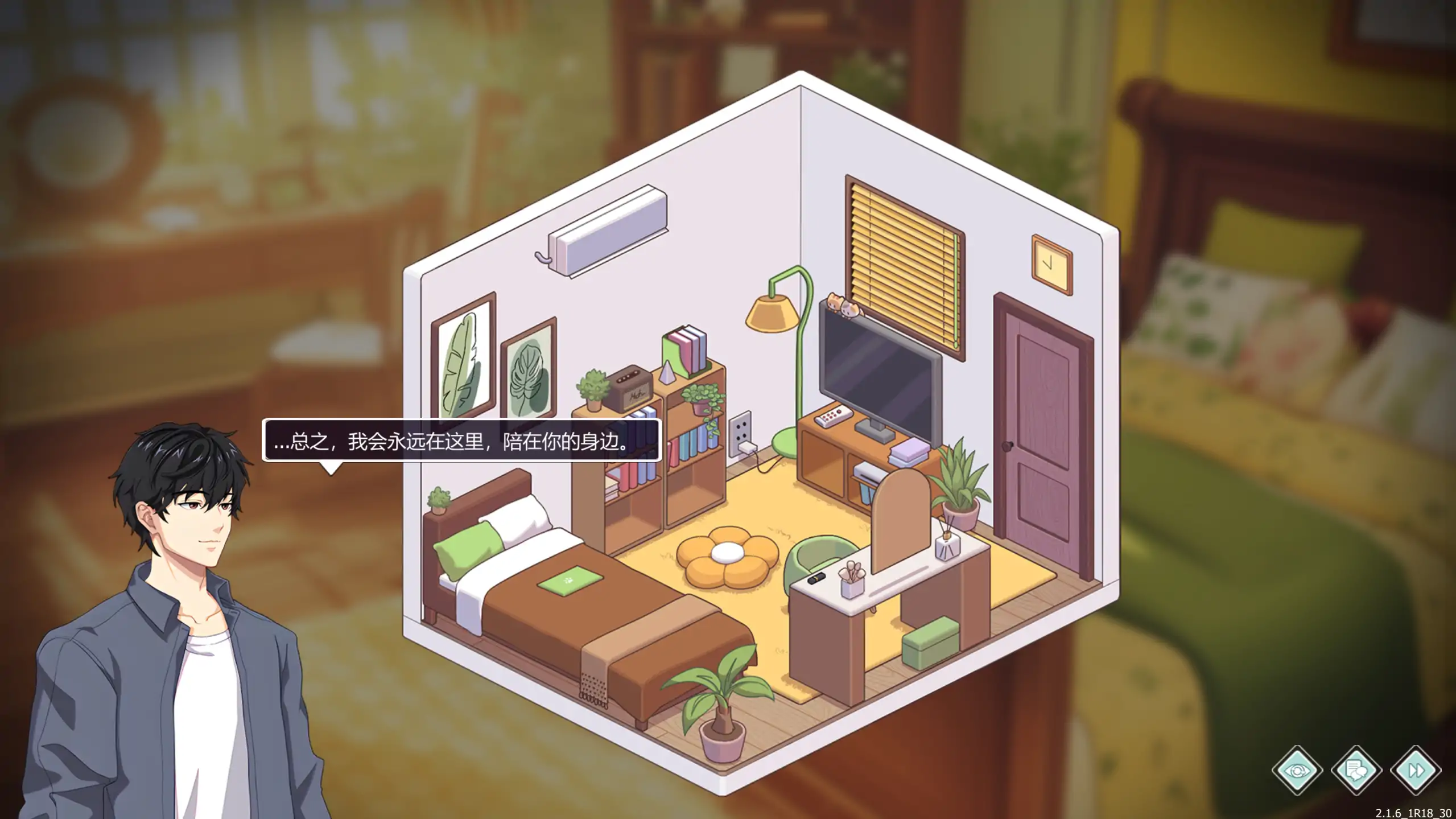Open the dialogue log history button
Screen dimensions: 1456x819
pyautogui.click(x=1356, y=771)
